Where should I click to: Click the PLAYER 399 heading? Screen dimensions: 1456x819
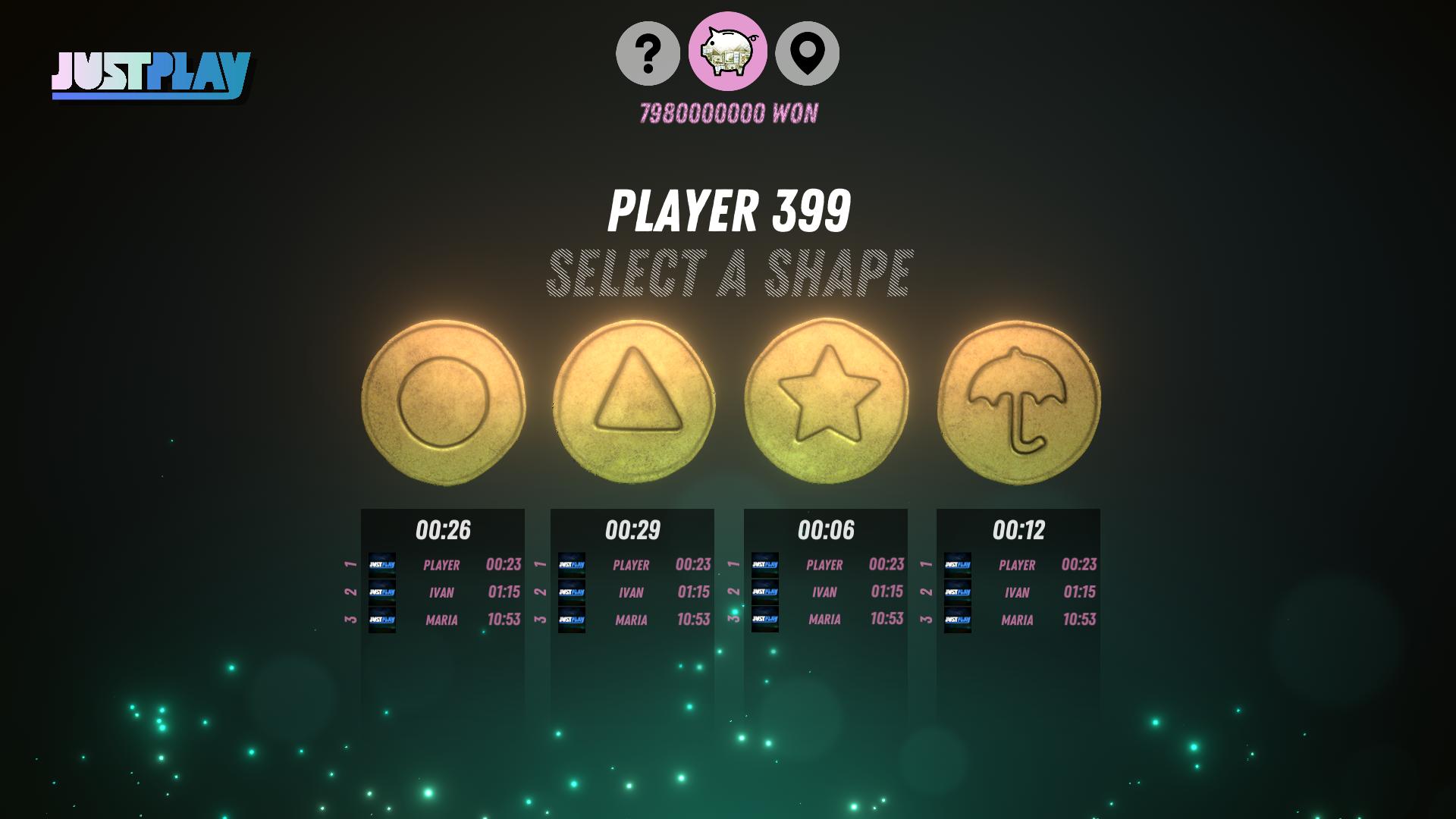point(729,211)
